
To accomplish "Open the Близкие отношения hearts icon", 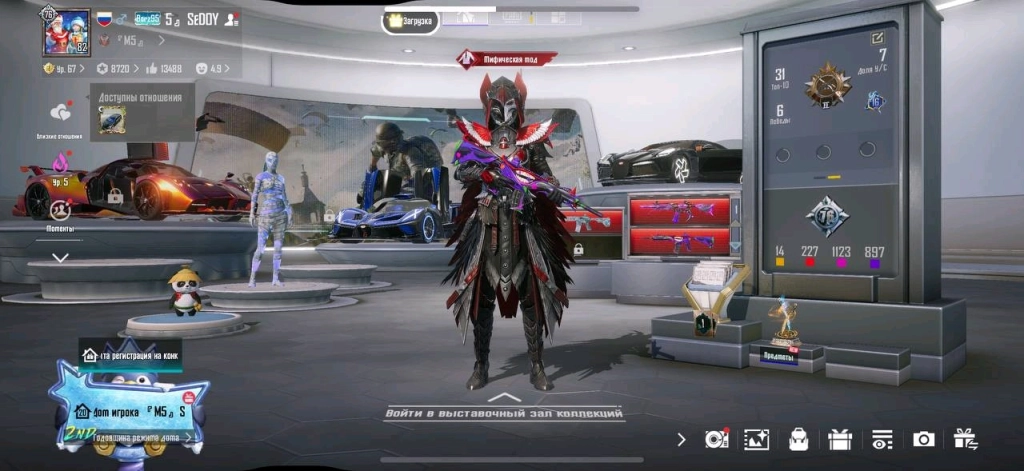I will 62,114.
